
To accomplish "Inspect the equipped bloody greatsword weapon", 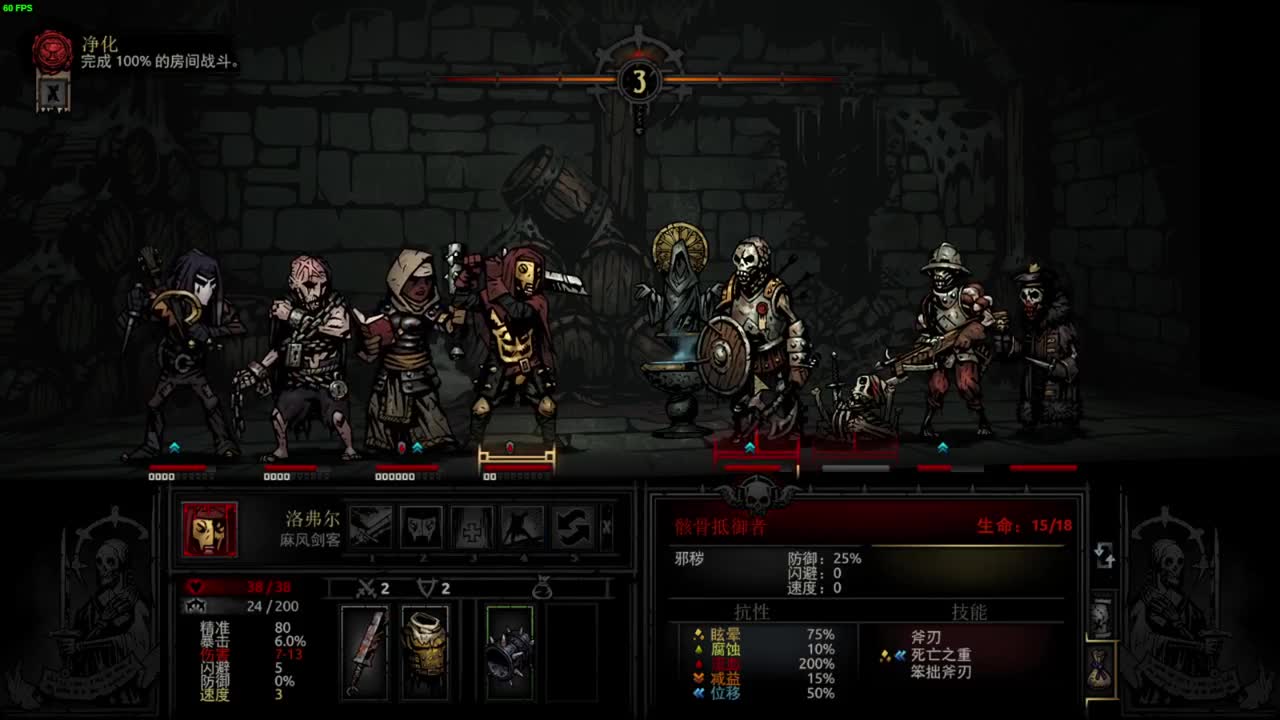I will pos(364,651).
